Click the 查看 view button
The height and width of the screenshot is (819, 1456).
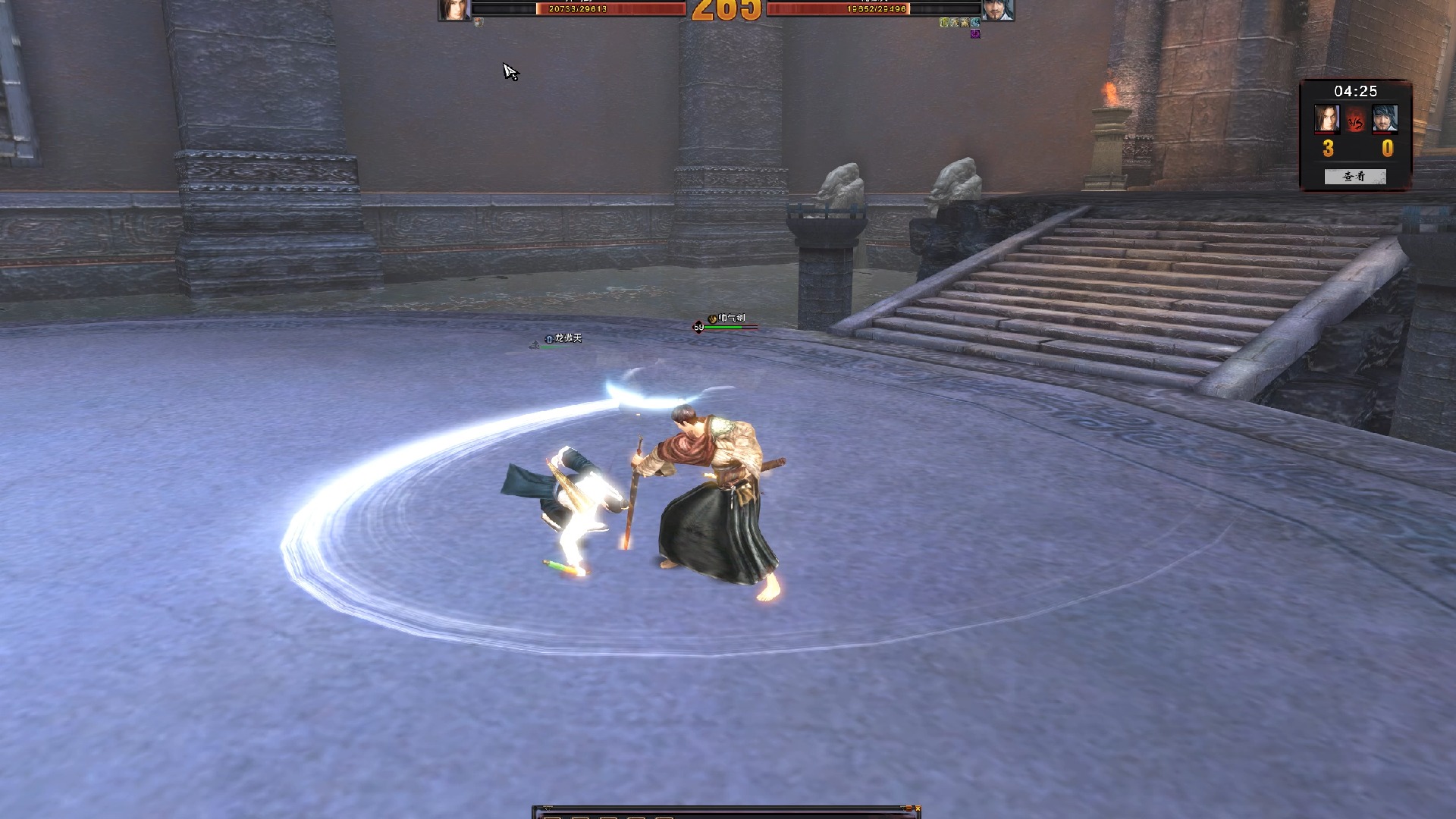pos(1354,177)
